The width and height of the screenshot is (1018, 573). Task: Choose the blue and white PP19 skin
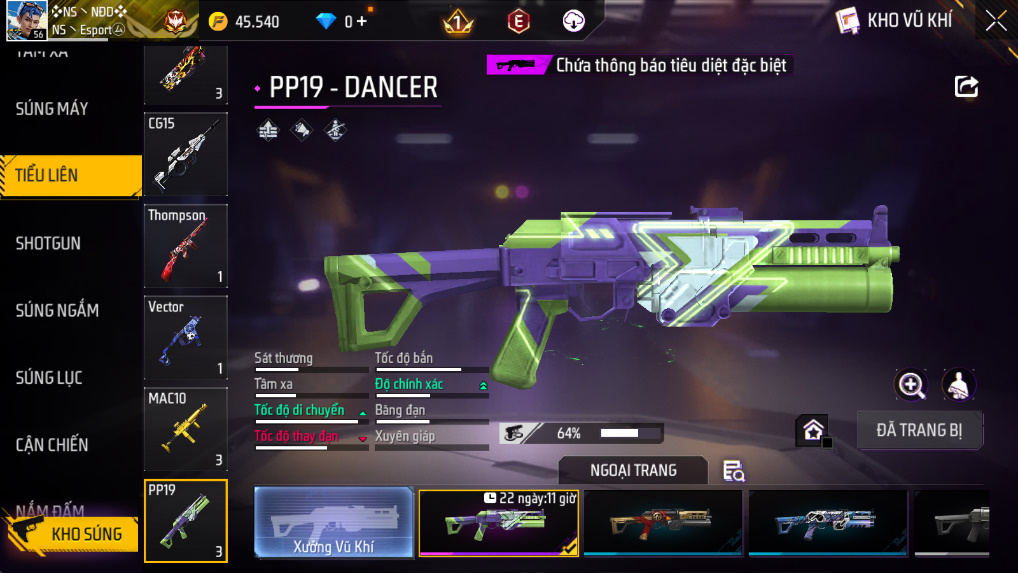tap(827, 522)
